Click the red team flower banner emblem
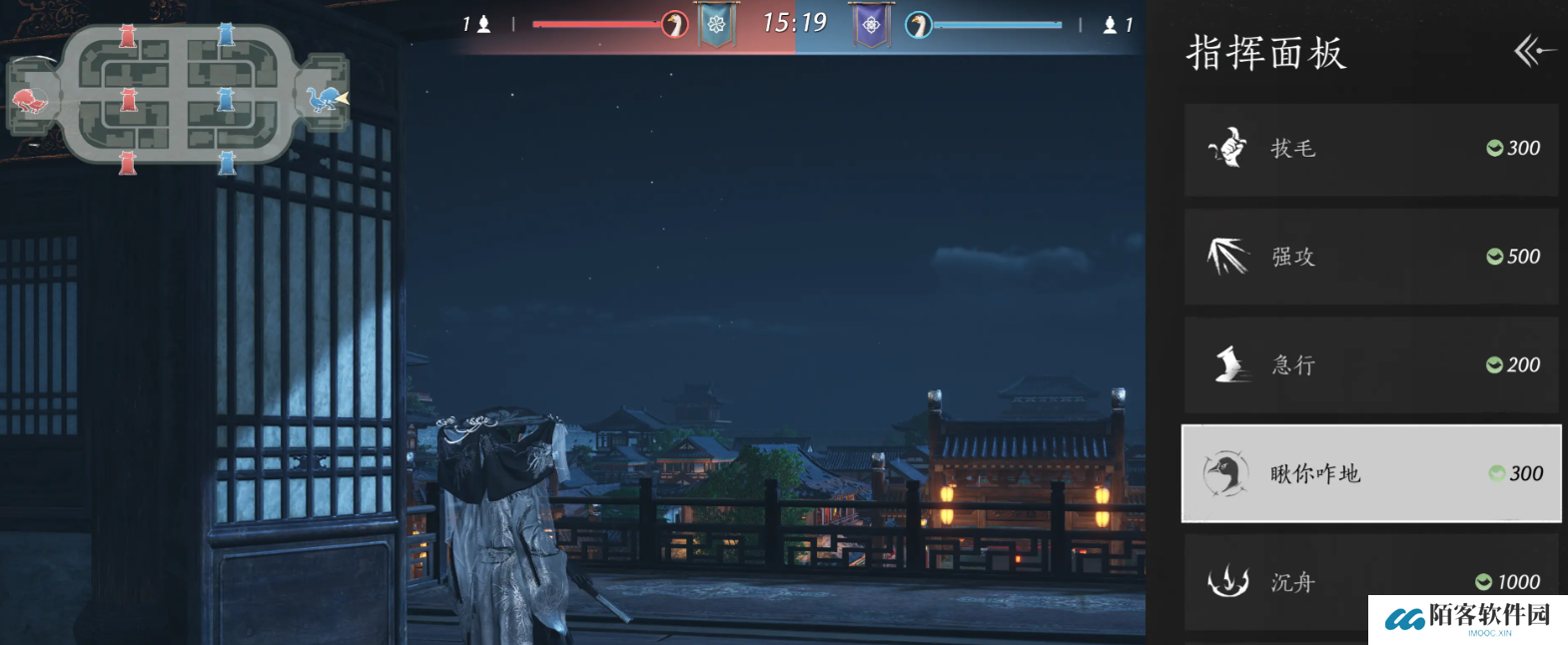1568x645 pixels. 716,25
